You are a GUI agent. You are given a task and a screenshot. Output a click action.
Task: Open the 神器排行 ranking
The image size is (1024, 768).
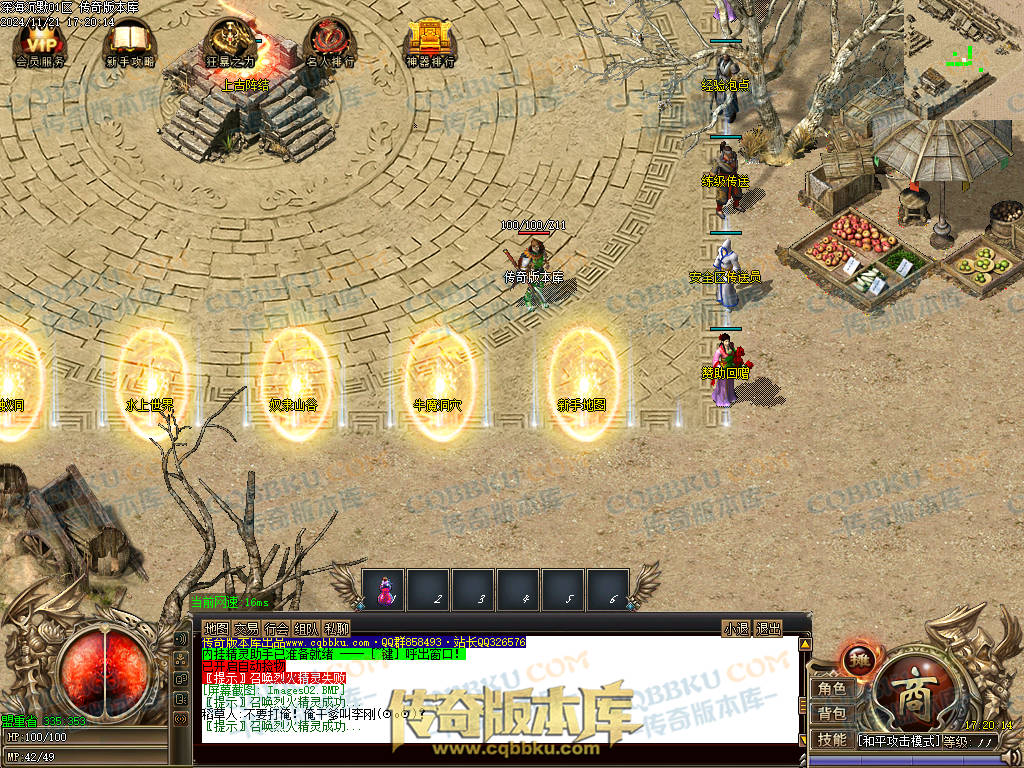pos(430,42)
